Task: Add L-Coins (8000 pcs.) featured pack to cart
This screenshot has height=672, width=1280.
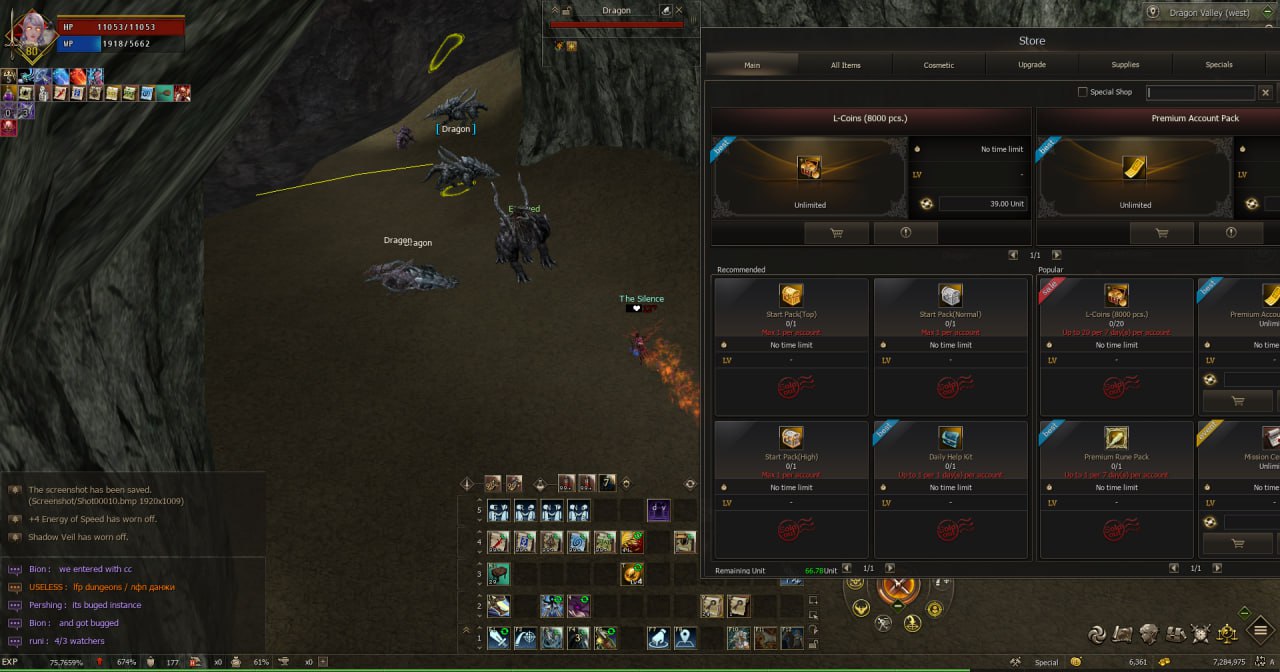Action: [x=836, y=233]
